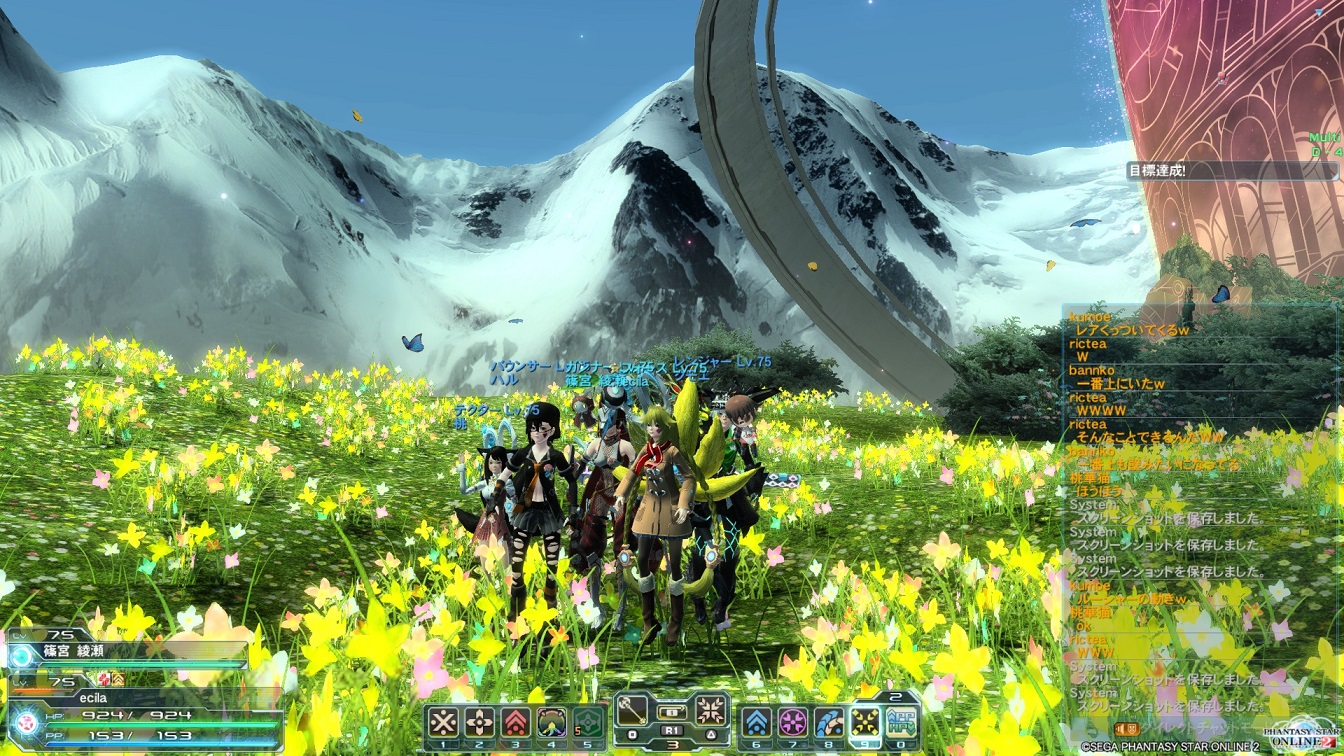Use the blue curved arc skill in slot 8
The height and width of the screenshot is (756, 1344).
tap(829, 722)
